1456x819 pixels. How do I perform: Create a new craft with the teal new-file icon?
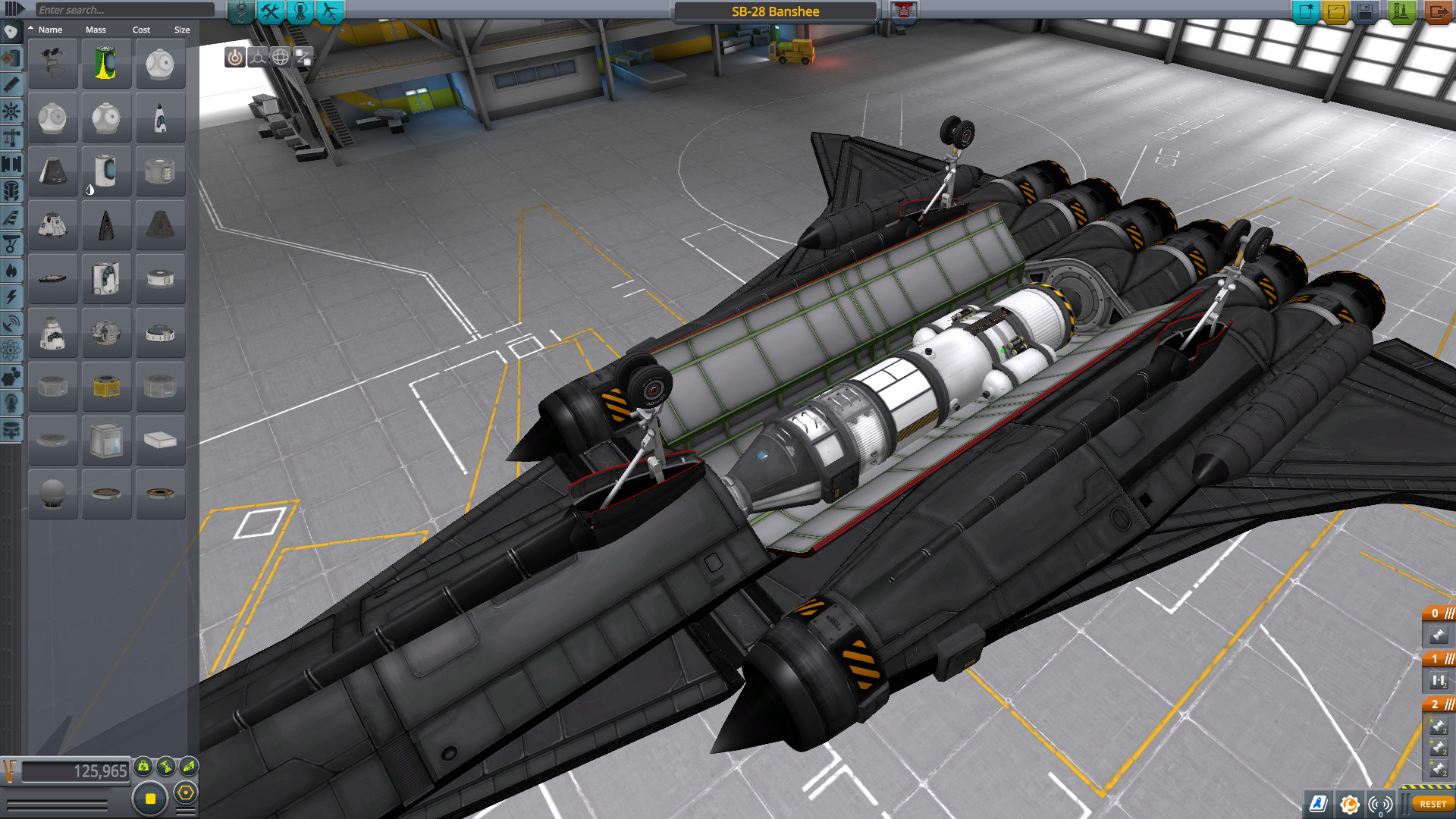[1307, 10]
